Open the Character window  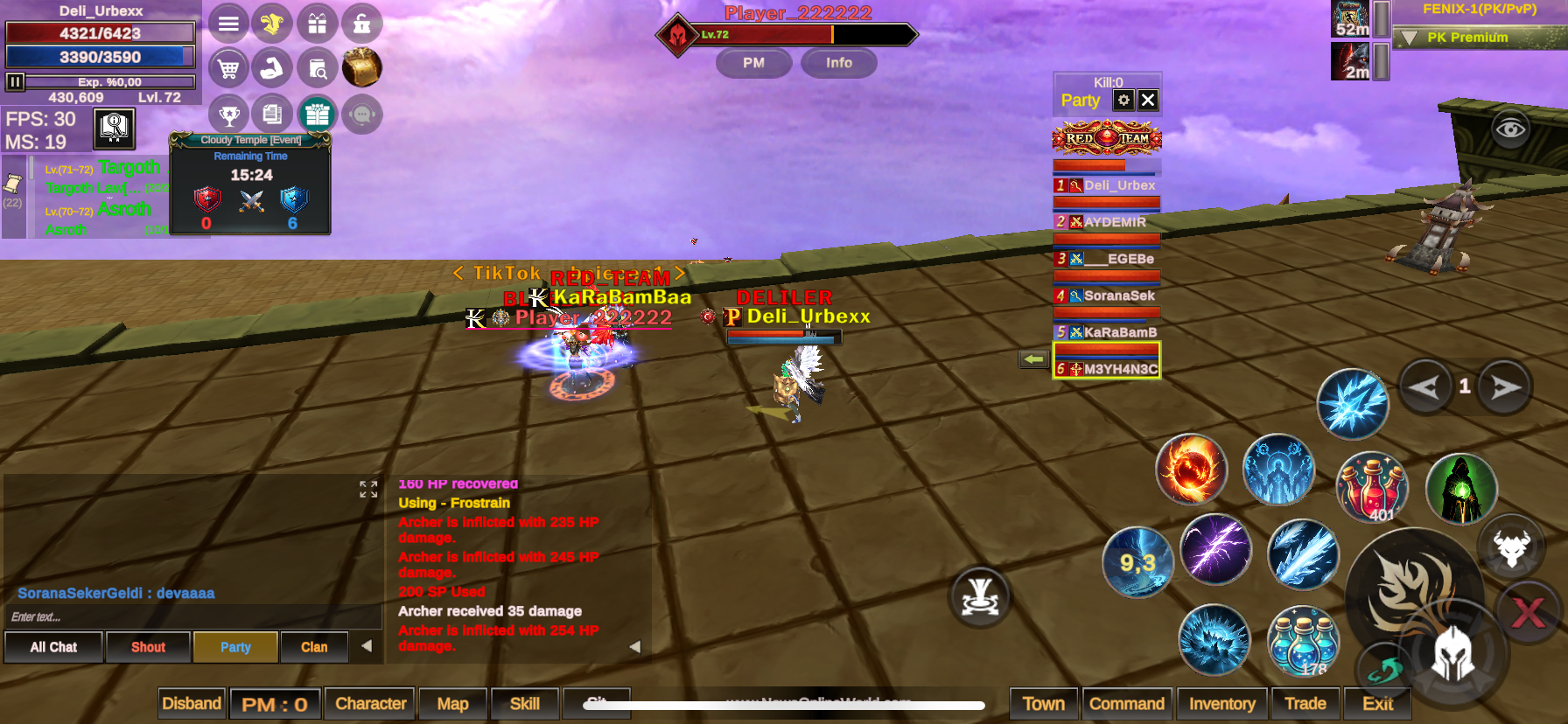tap(371, 704)
